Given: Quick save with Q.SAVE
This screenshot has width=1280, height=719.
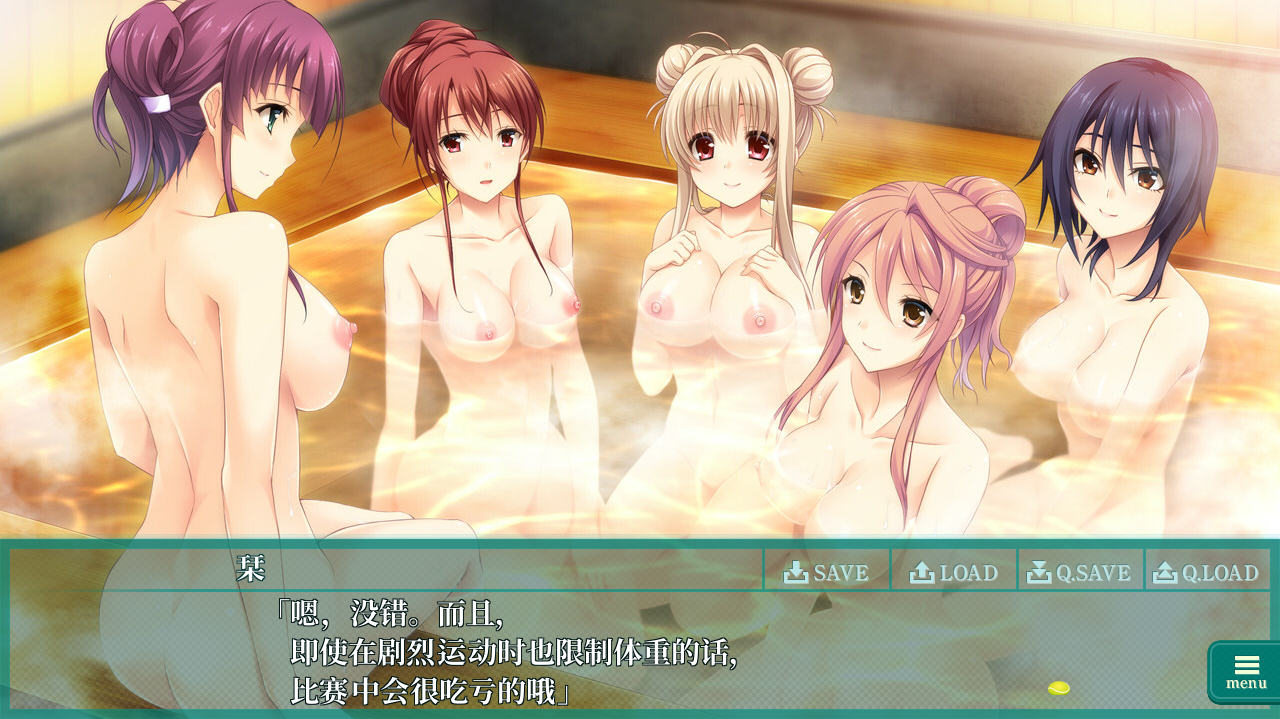Looking at the screenshot, I should pyautogui.click(x=1081, y=572).
